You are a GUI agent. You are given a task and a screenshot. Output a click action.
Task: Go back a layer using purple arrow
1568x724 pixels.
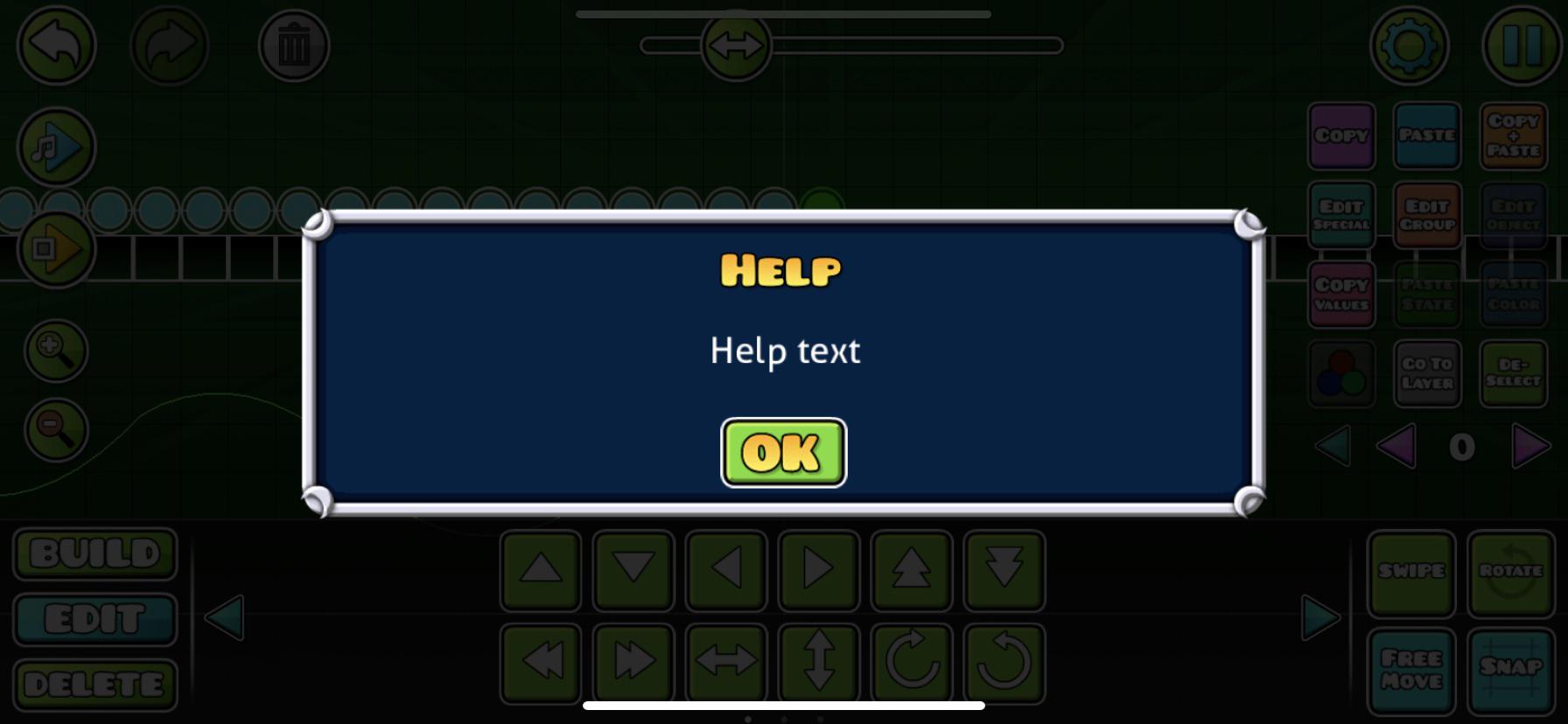(1397, 447)
